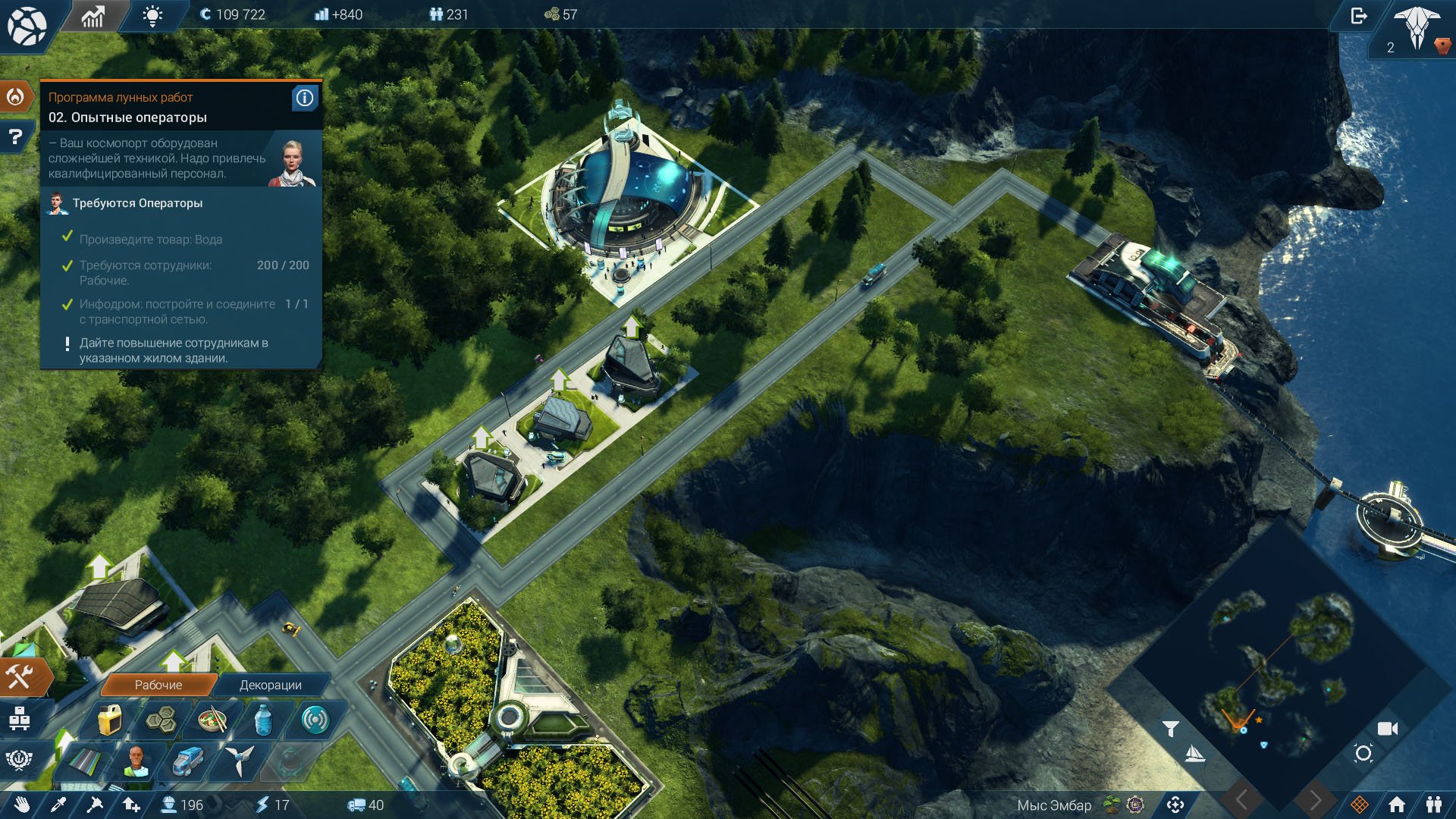Activate the eyedropper copy tool
The image size is (1456, 819).
(x=58, y=805)
